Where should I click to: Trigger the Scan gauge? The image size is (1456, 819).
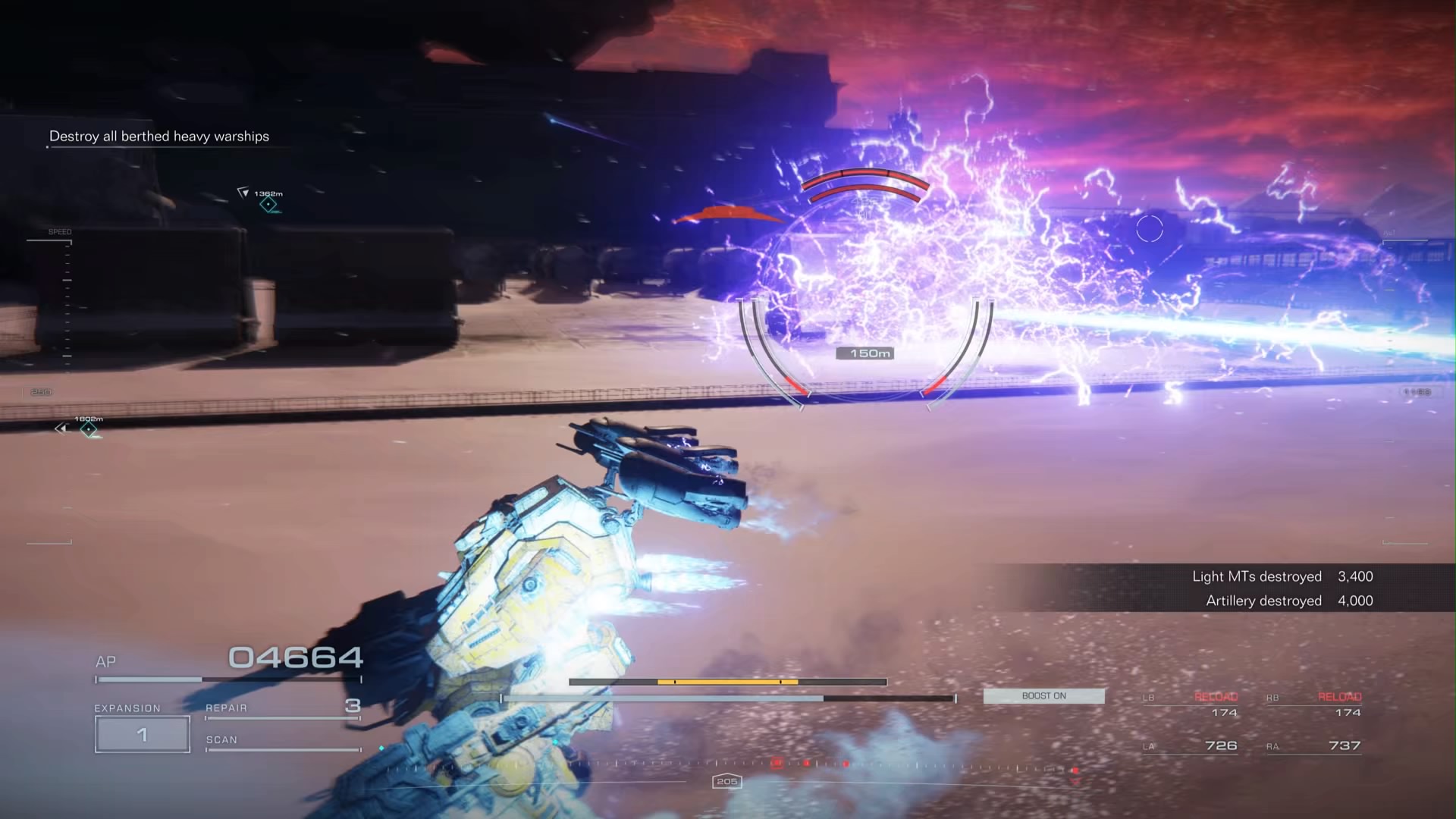(x=282, y=742)
